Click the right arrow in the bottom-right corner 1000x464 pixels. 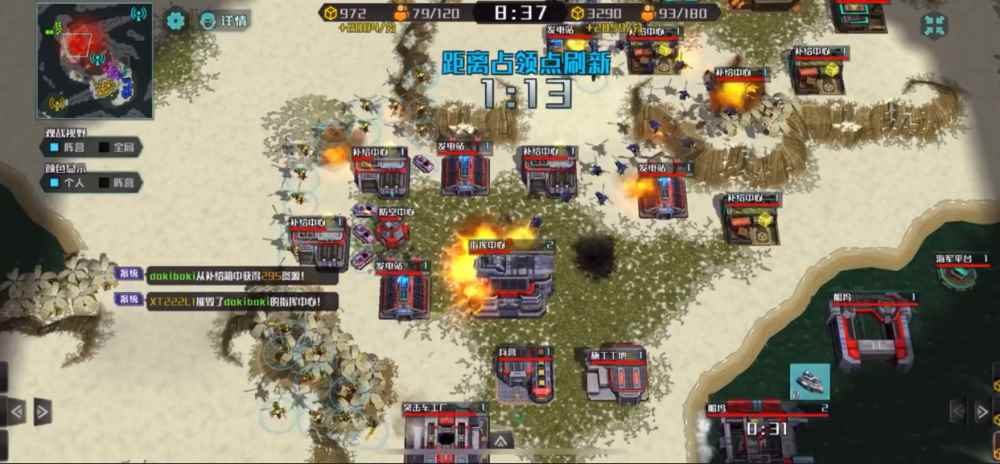982,411
